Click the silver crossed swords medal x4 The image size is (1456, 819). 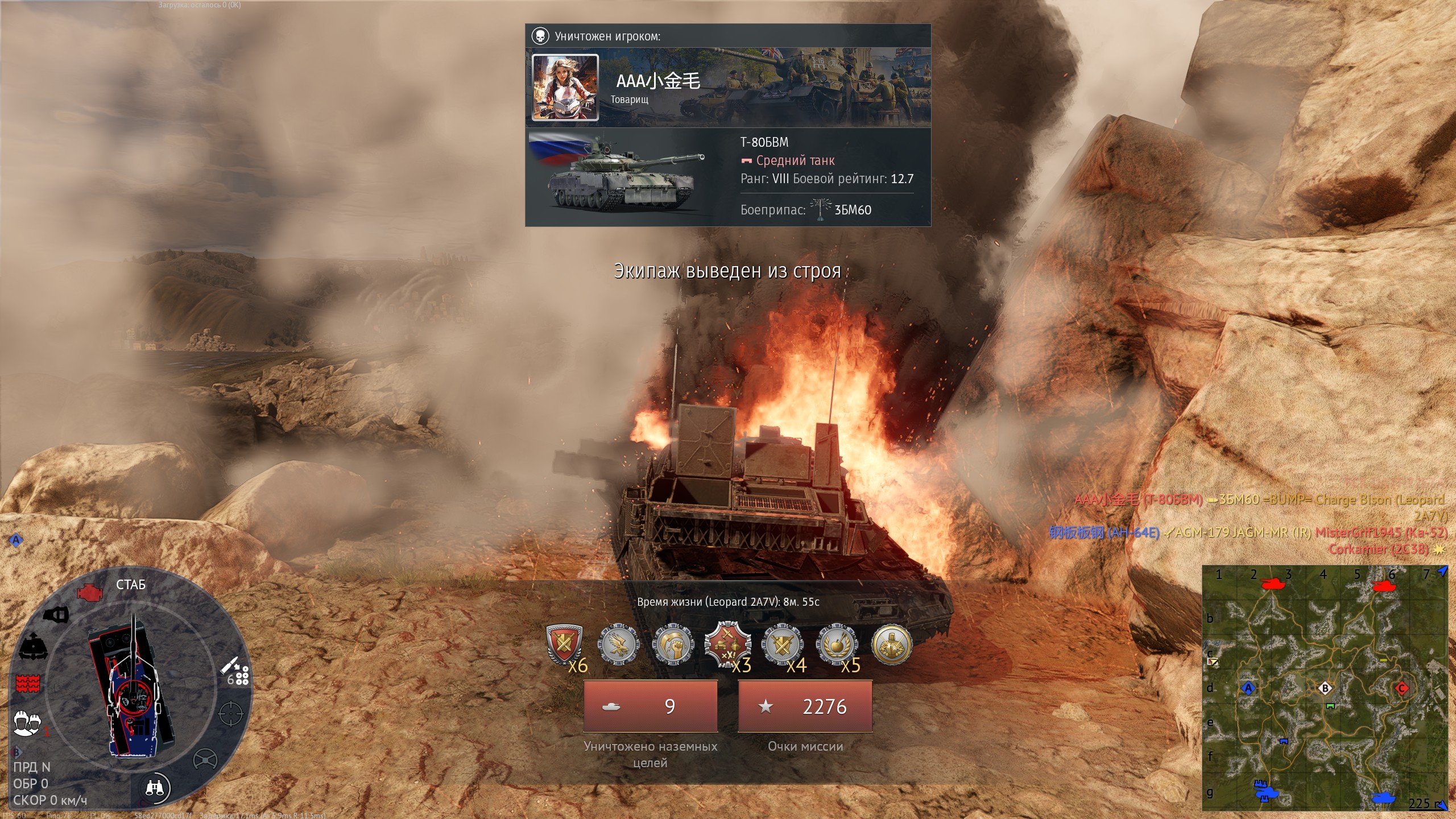[x=782, y=645]
